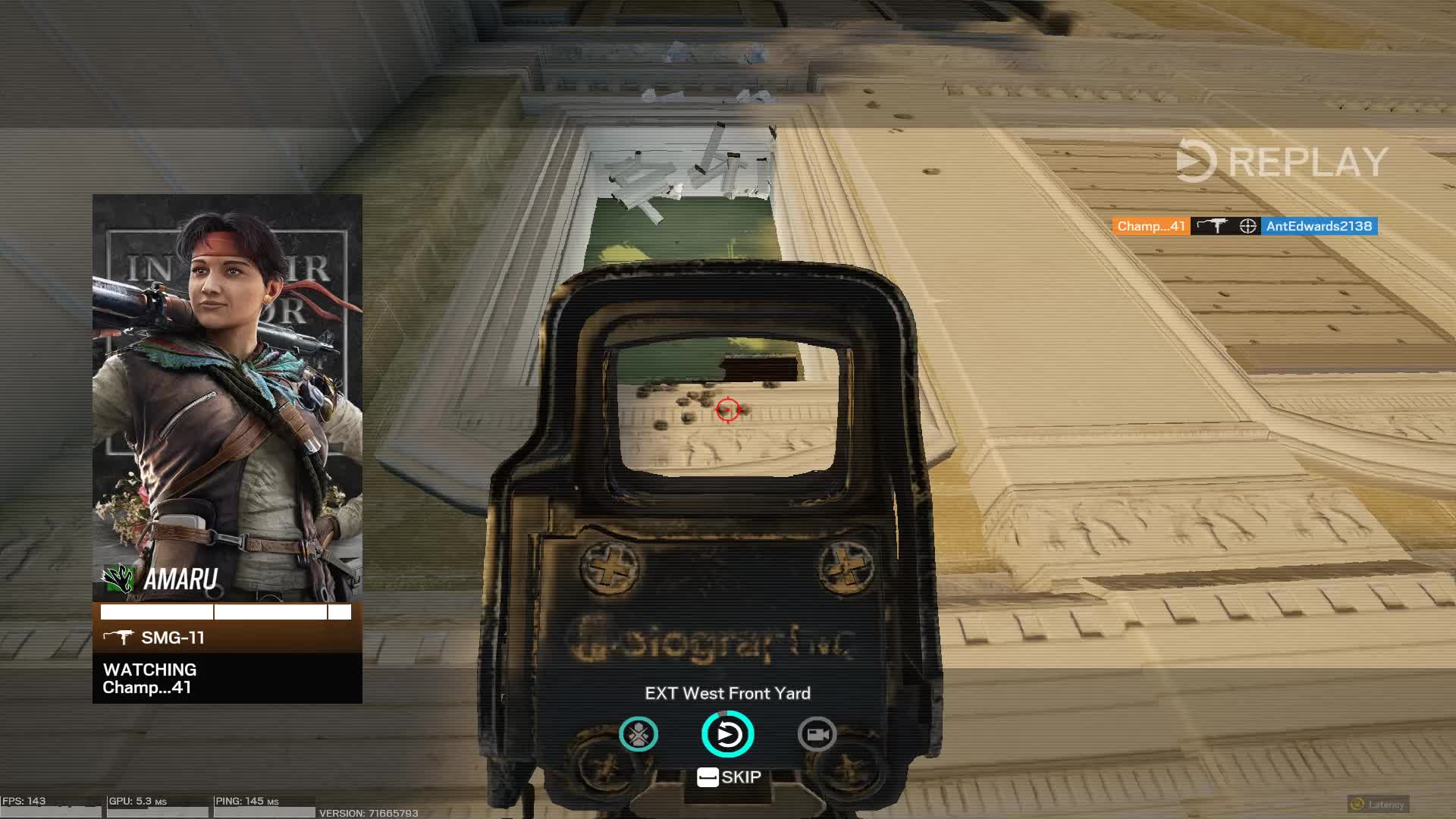Select the EXT West Front Yard camera label

click(727, 693)
